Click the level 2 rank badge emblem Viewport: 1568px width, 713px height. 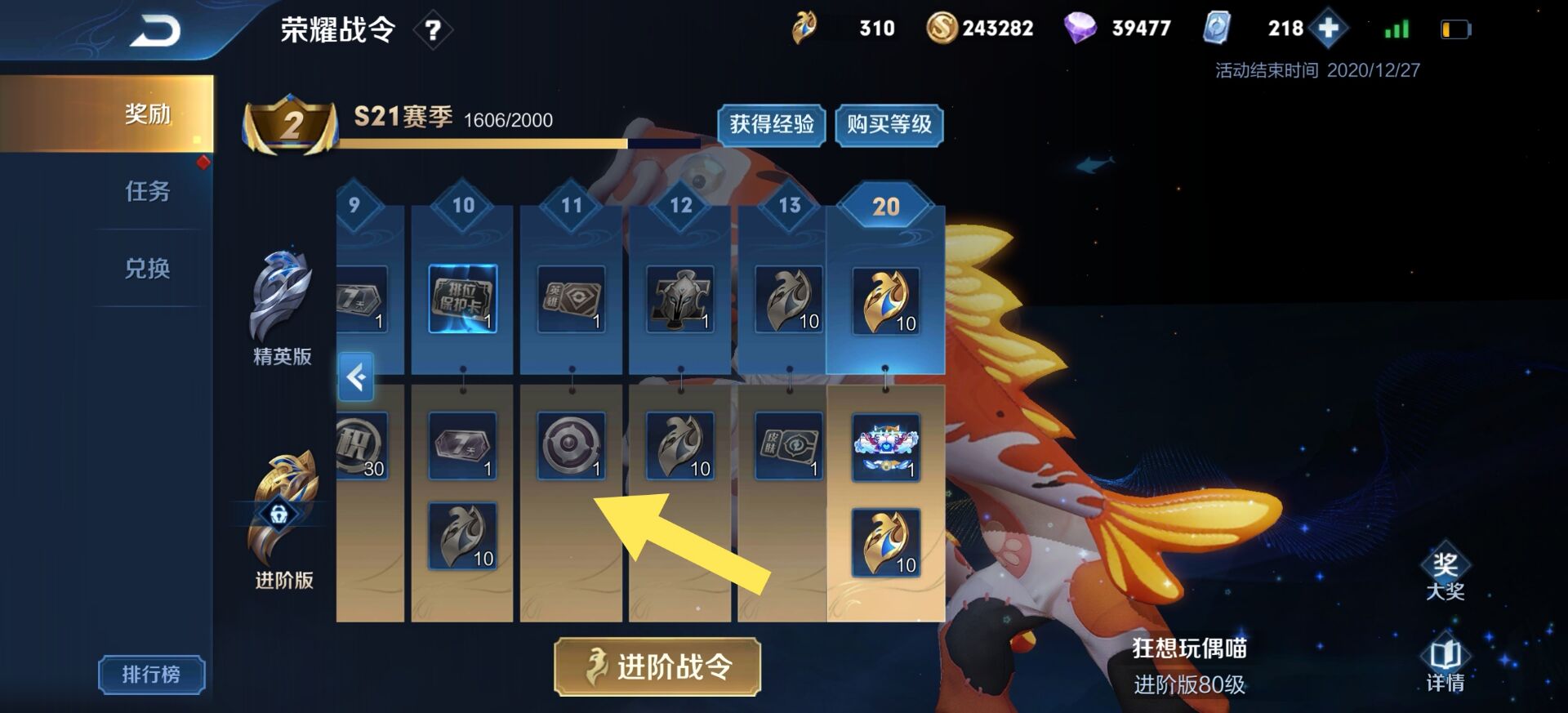coord(292,124)
